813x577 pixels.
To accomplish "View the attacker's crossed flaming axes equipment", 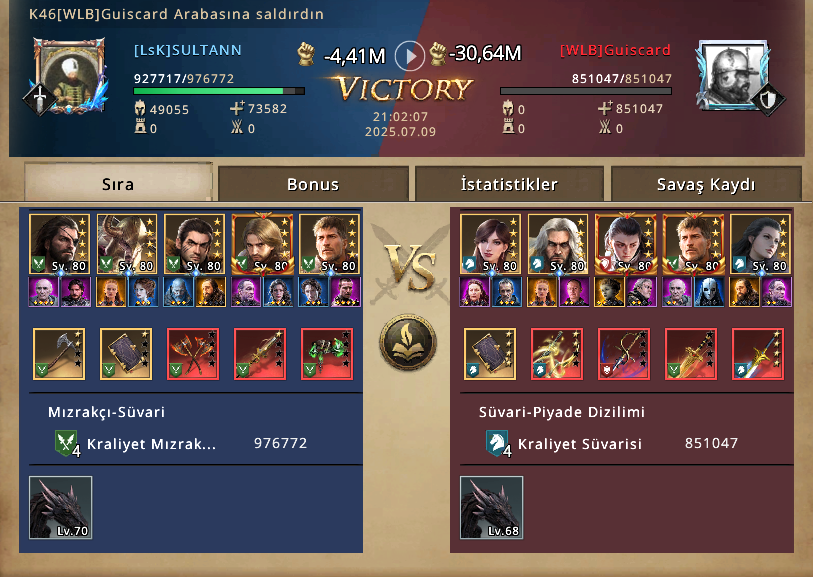I will (x=193, y=354).
